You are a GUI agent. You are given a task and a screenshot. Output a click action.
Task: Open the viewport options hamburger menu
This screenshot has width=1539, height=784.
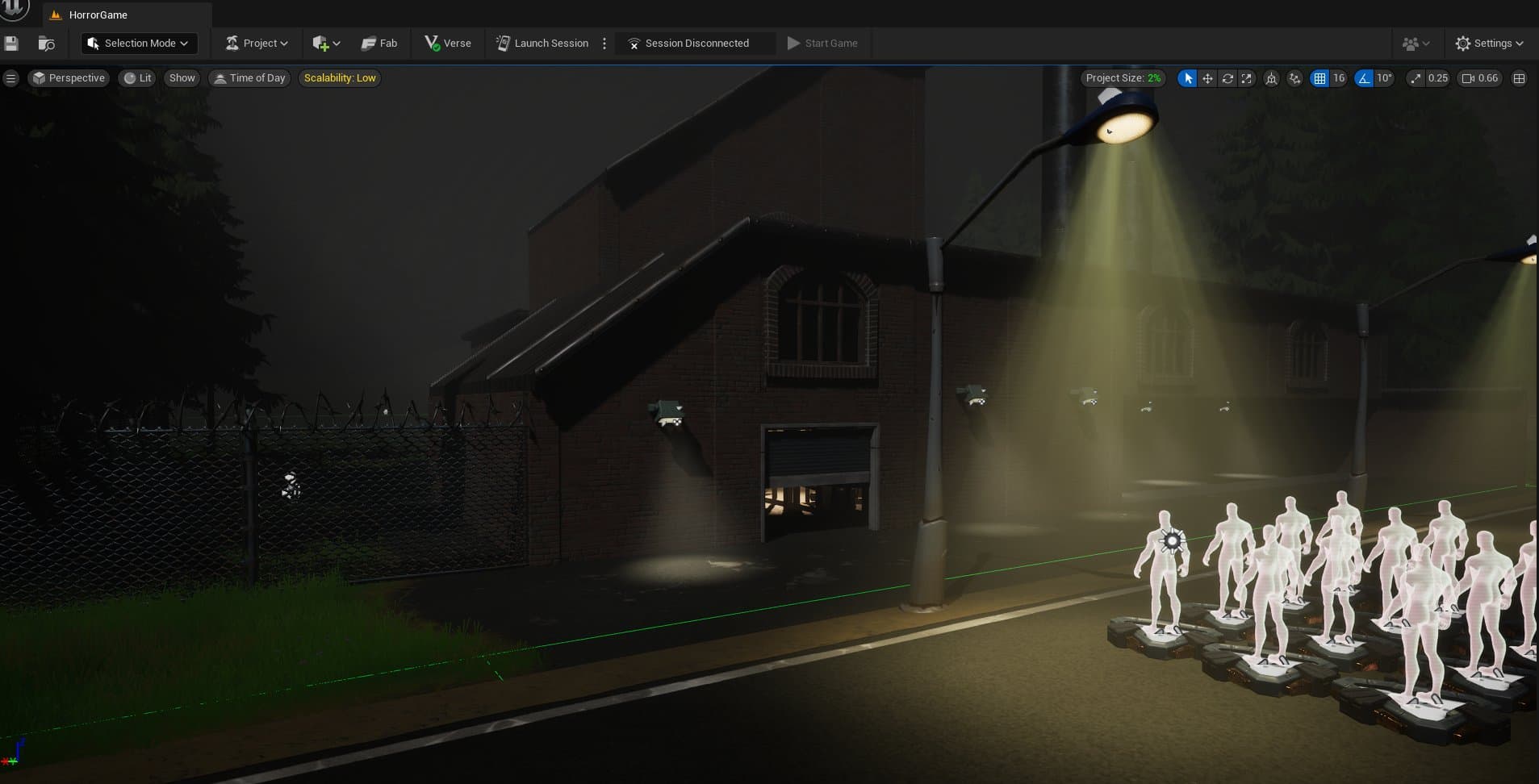[11, 77]
